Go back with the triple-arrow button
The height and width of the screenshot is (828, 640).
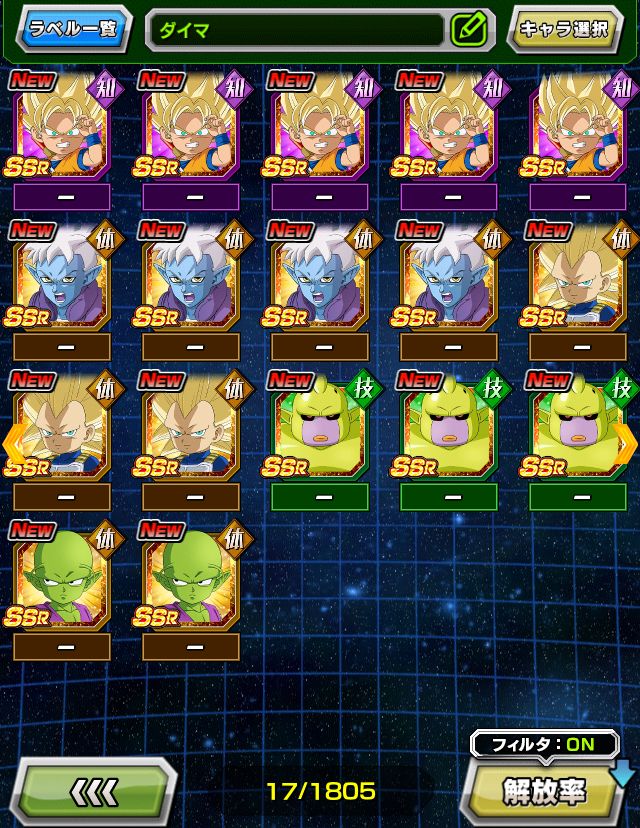coord(97,792)
